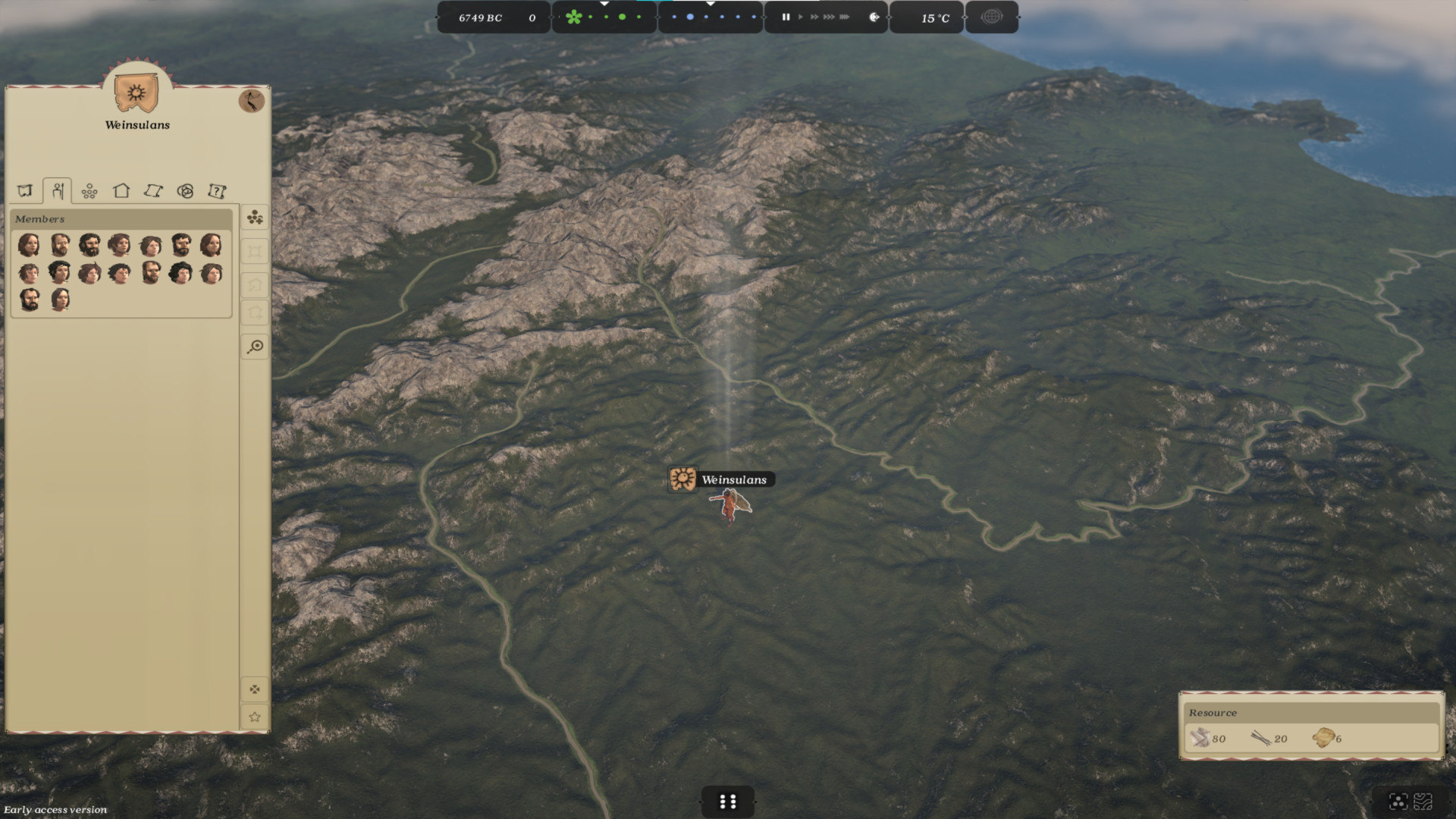Open the map-shaped first tribe tab
The height and width of the screenshot is (819, 1456).
[x=25, y=191]
